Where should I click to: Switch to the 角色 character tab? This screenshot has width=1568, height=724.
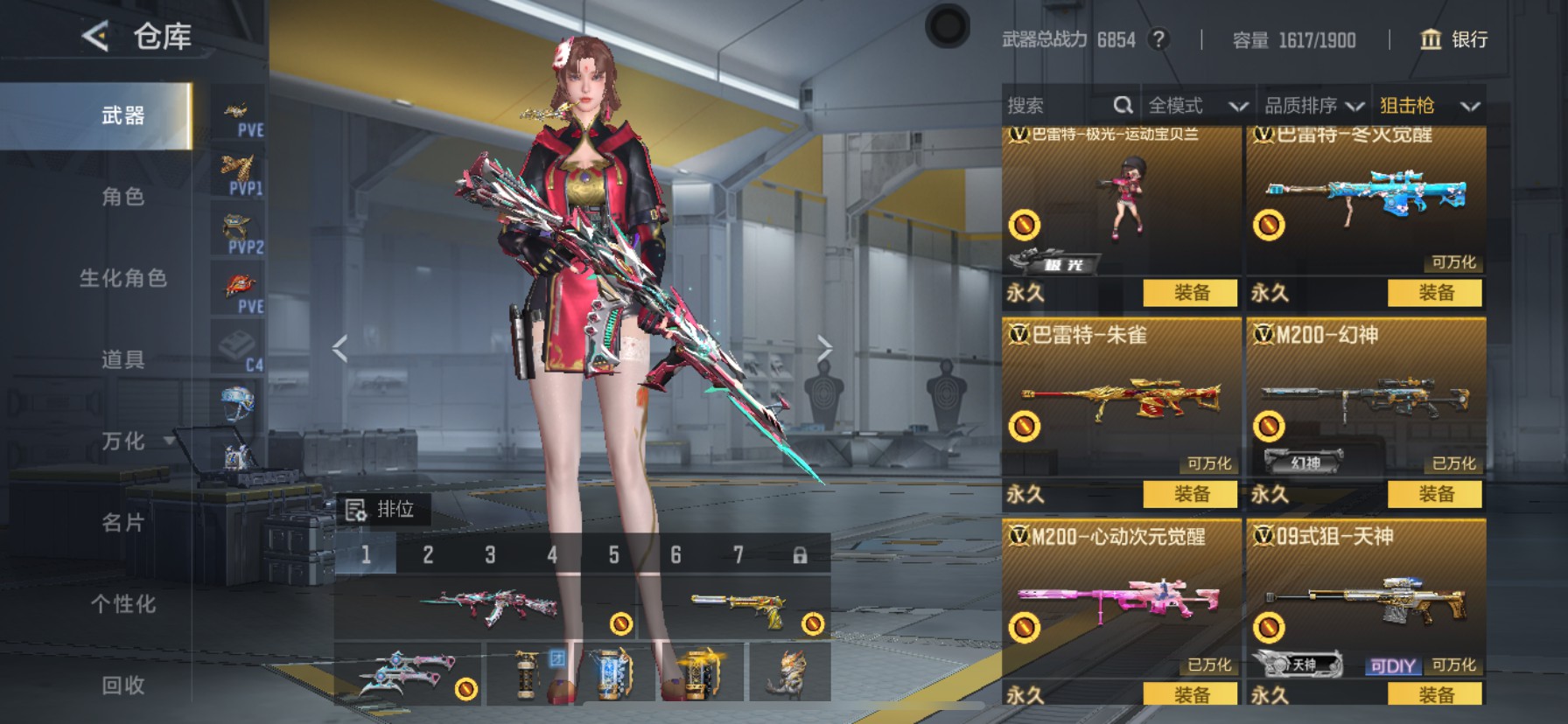click(x=122, y=197)
